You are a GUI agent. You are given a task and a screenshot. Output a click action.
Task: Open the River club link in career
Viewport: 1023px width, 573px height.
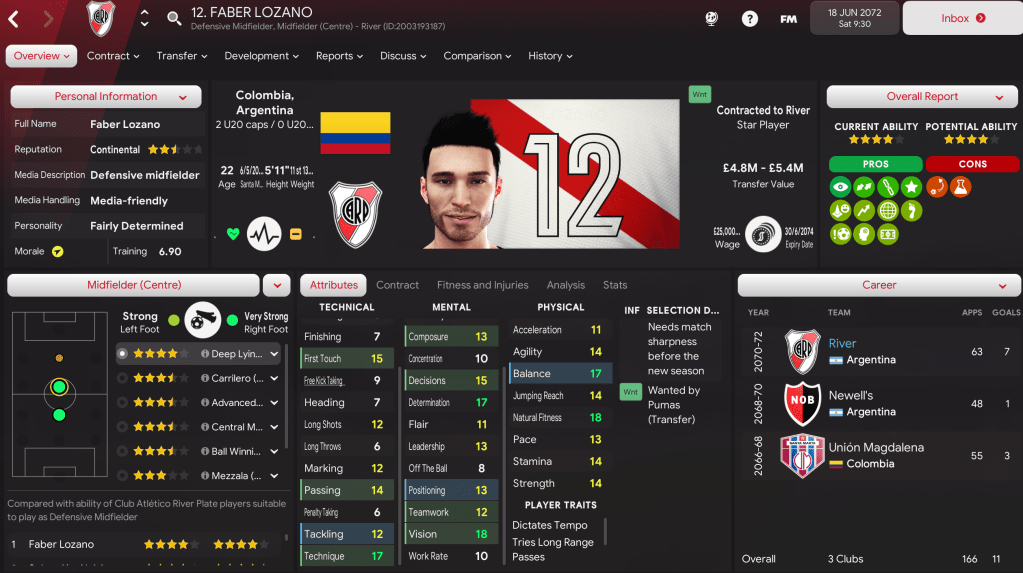[x=842, y=344]
